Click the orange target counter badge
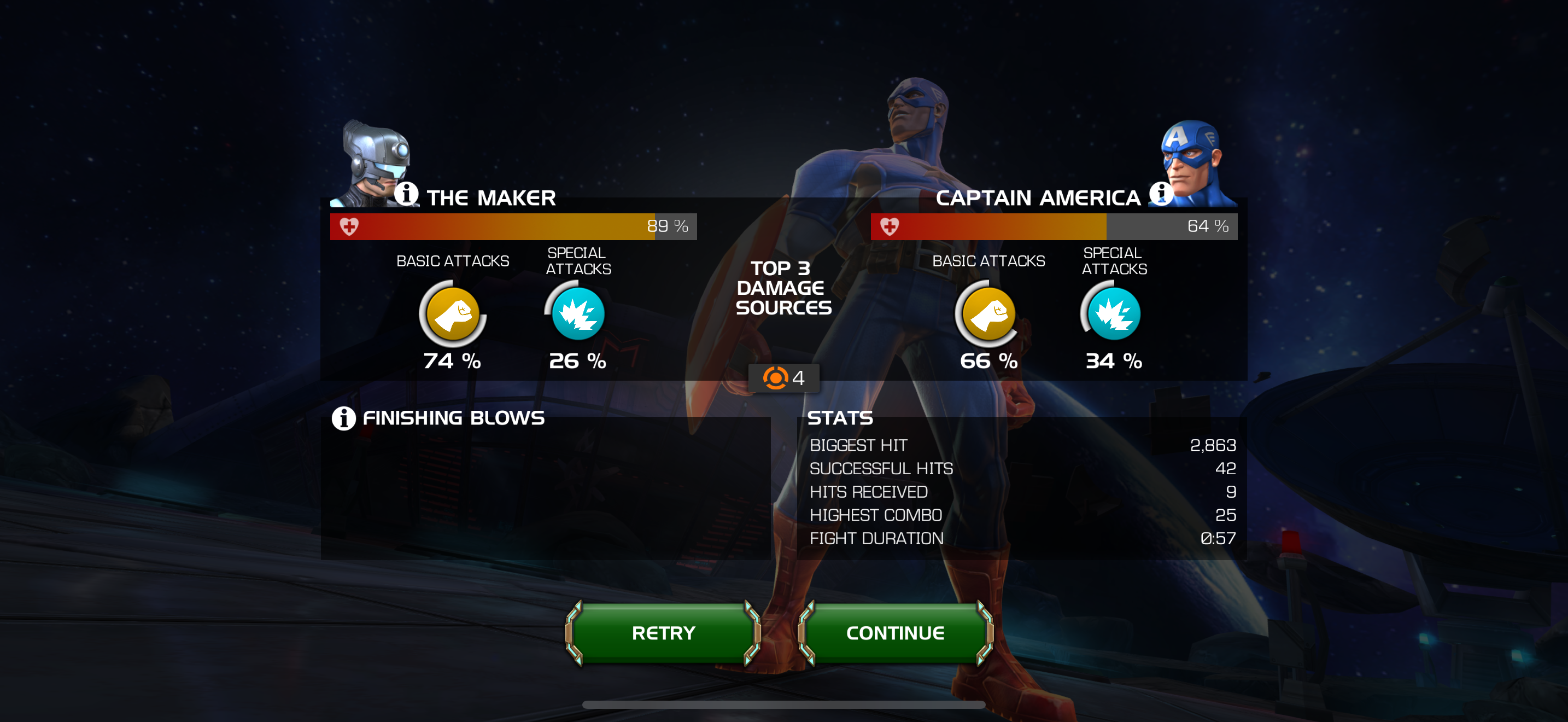The image size is (1568, 722). pos(783,378)
